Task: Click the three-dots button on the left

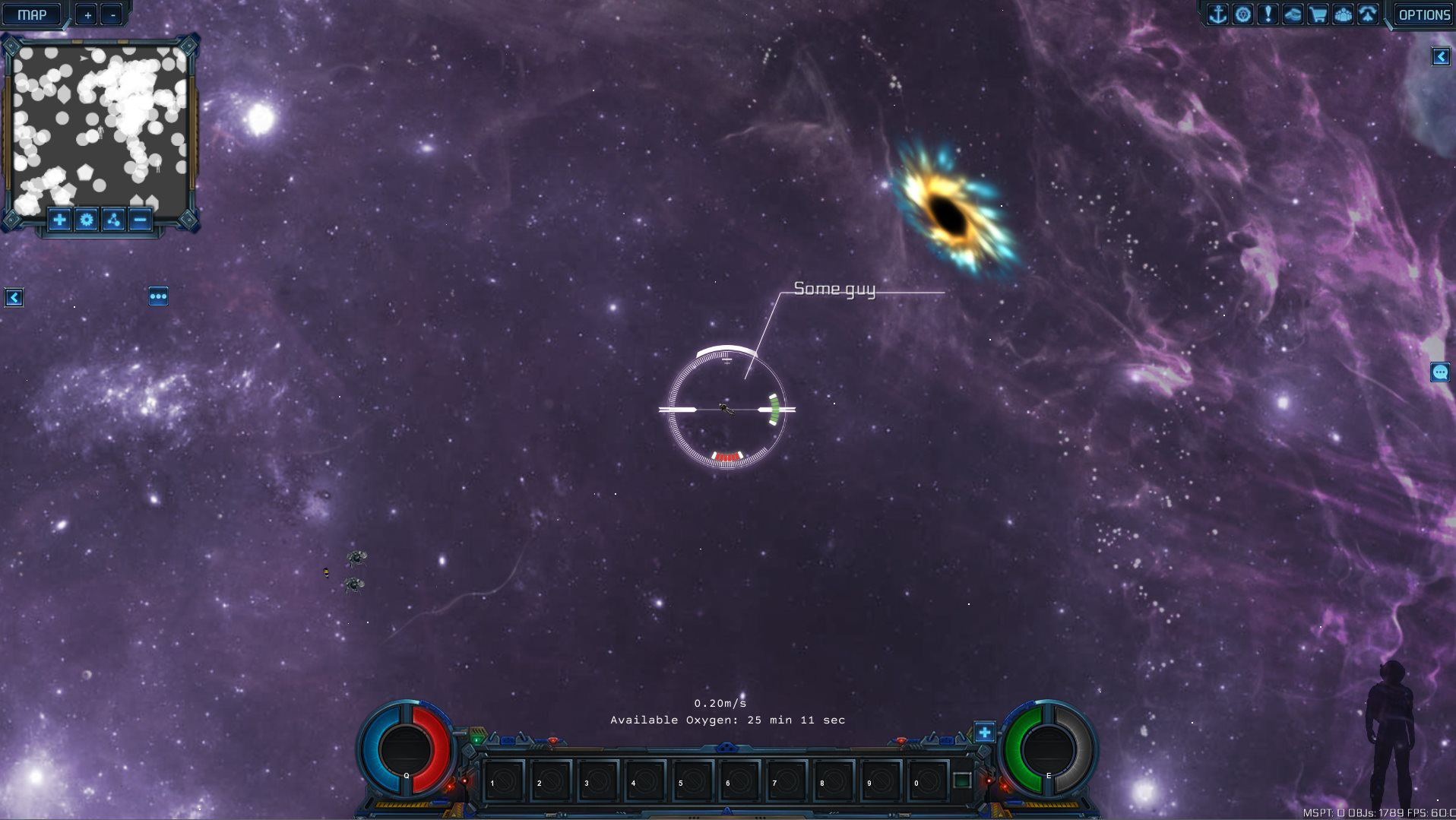Action: [158, 296]
